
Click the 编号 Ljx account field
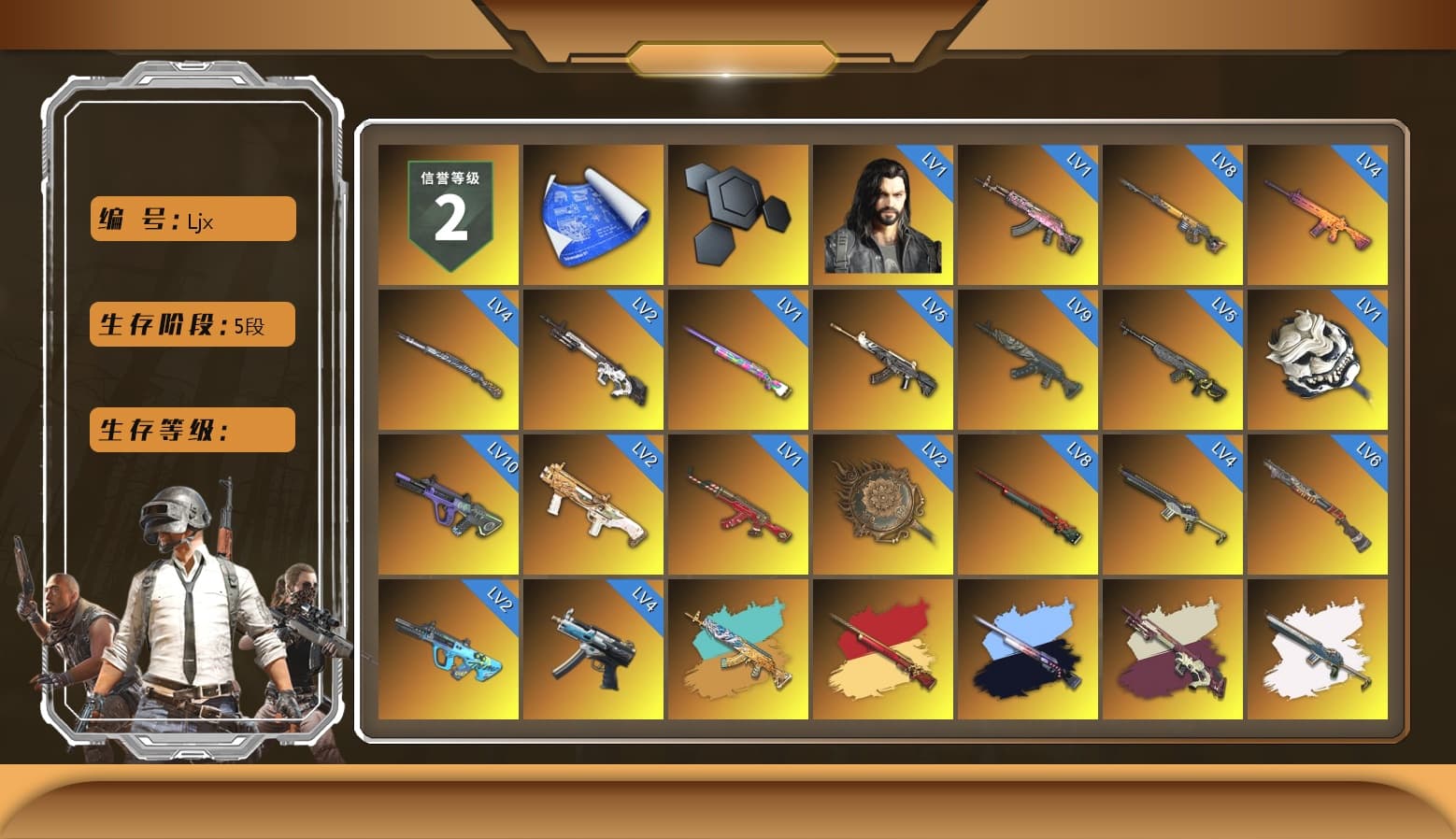191,219
